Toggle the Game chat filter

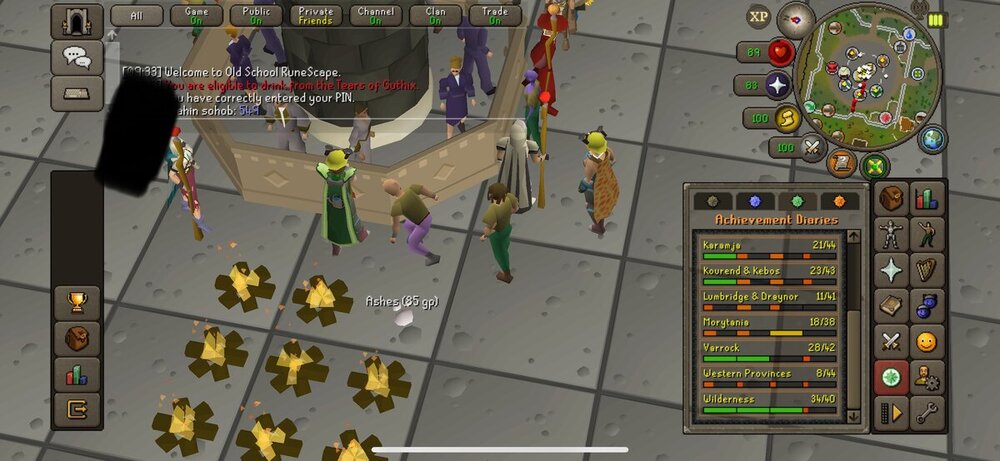tap(196, 16)
